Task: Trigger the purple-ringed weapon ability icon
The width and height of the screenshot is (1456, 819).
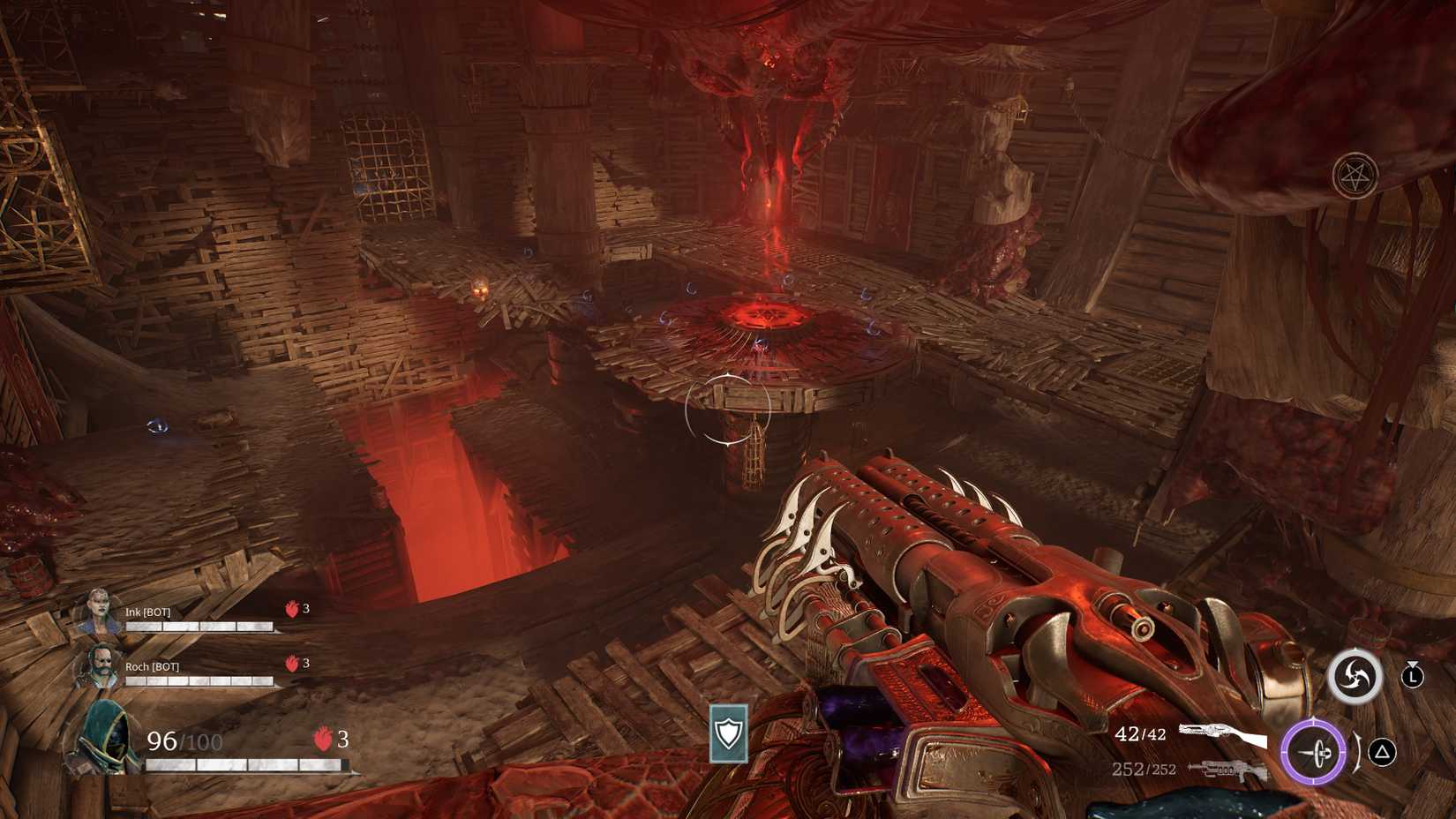Action: click(1314, 753)
